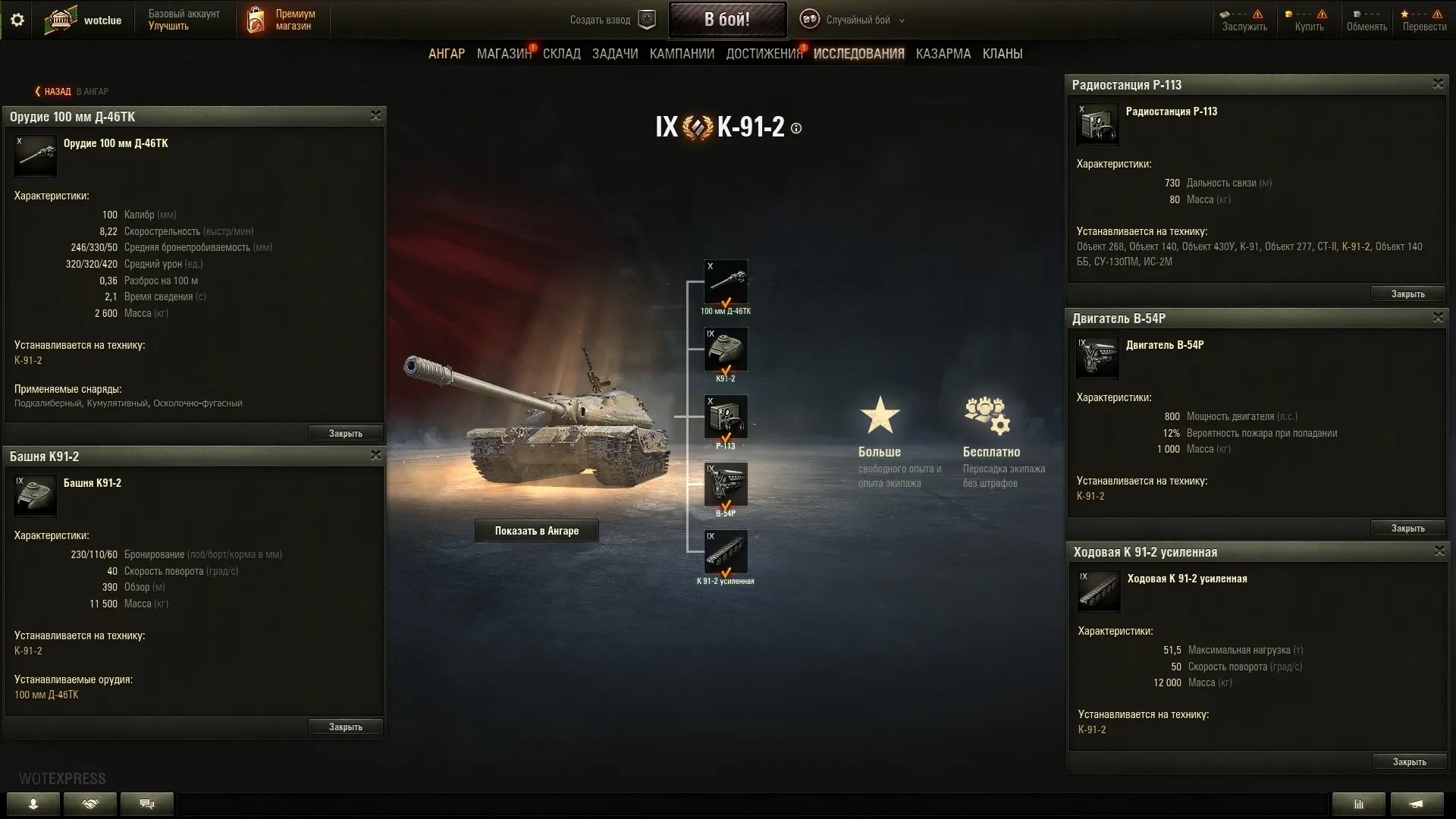Go to the Склад tab

[561, 54]
